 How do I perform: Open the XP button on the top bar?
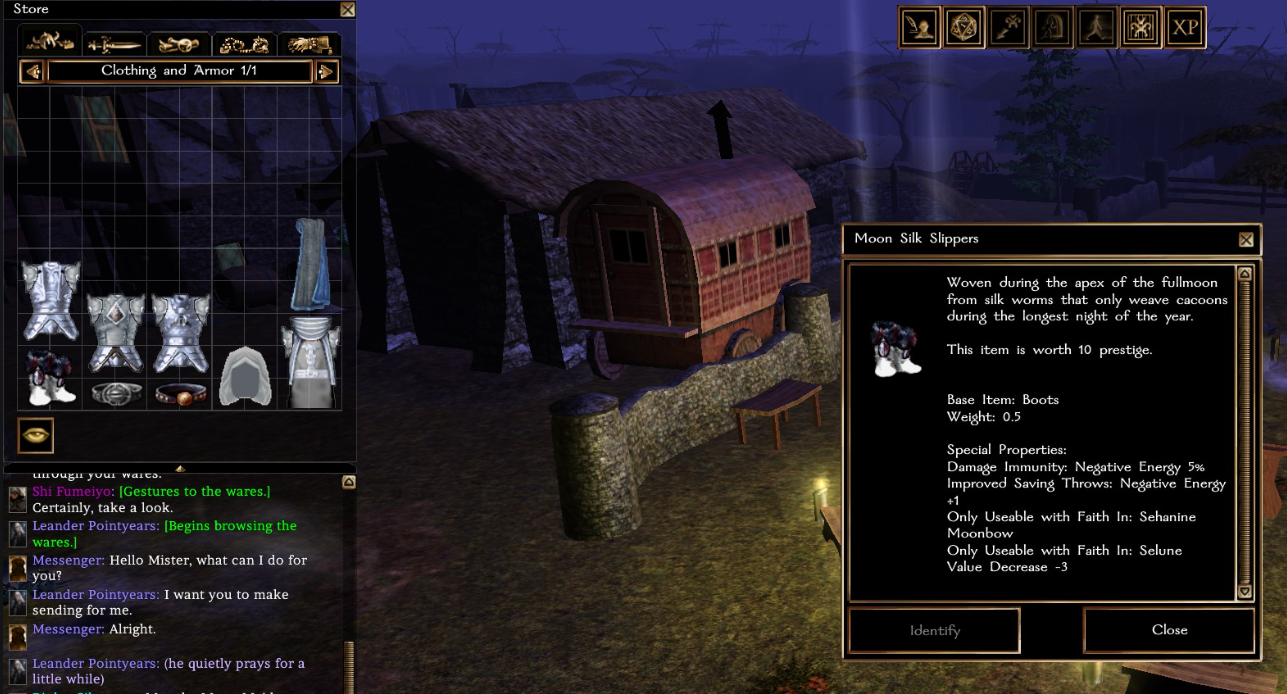pyautogui.click(x=1185, y=28)
